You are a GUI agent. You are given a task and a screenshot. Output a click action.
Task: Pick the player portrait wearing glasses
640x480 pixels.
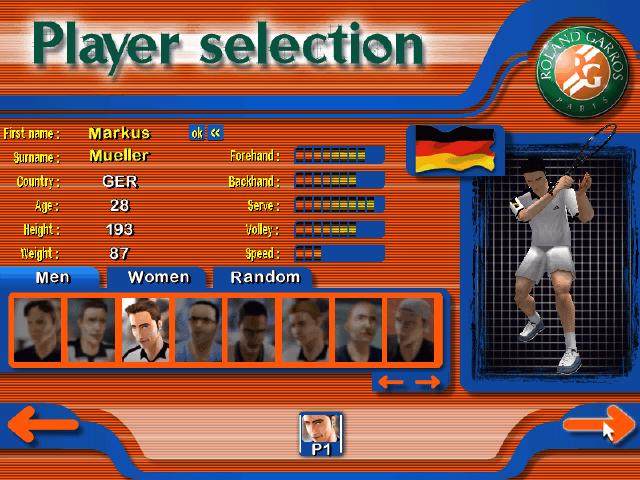click(199, 330)
